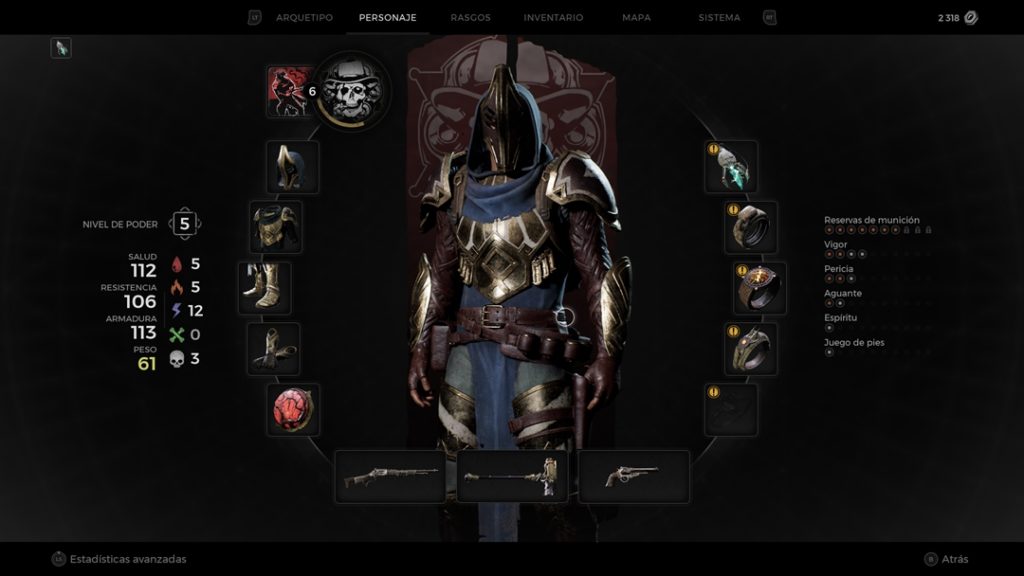Select the melee hammer weapon slot
The image size is (1024, 576).
point(512,476)
